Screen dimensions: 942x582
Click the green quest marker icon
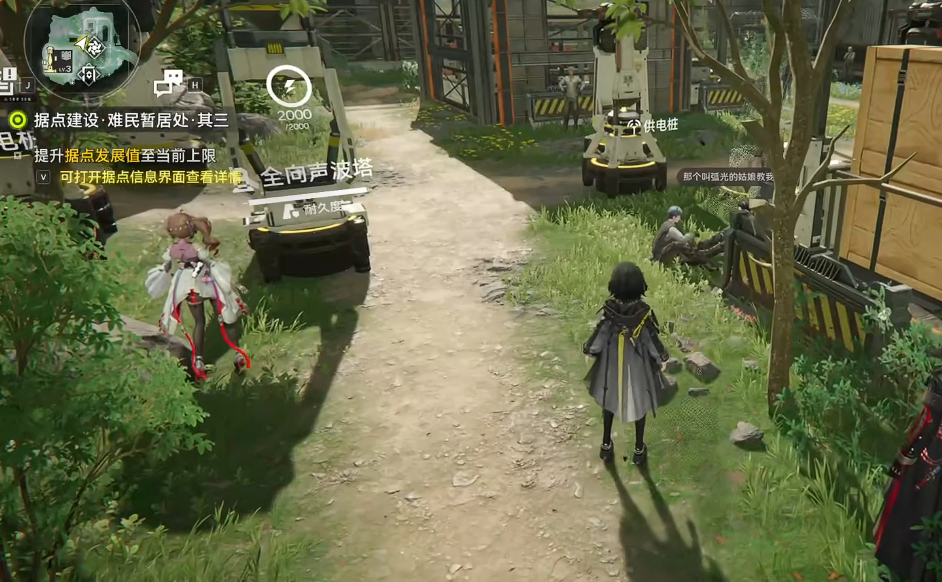(x=17, y=120)
